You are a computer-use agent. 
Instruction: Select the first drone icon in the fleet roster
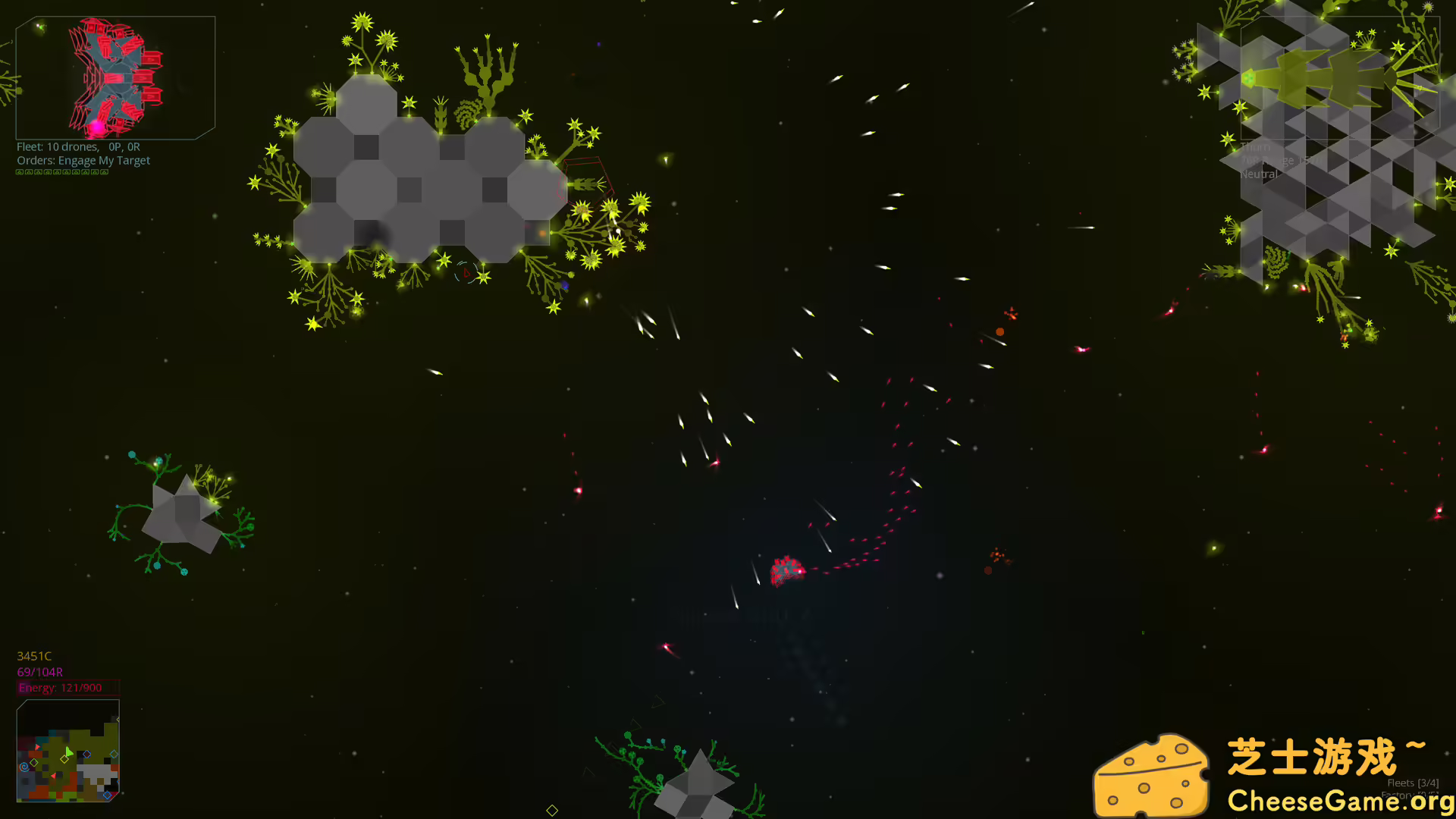coord(20,172)
